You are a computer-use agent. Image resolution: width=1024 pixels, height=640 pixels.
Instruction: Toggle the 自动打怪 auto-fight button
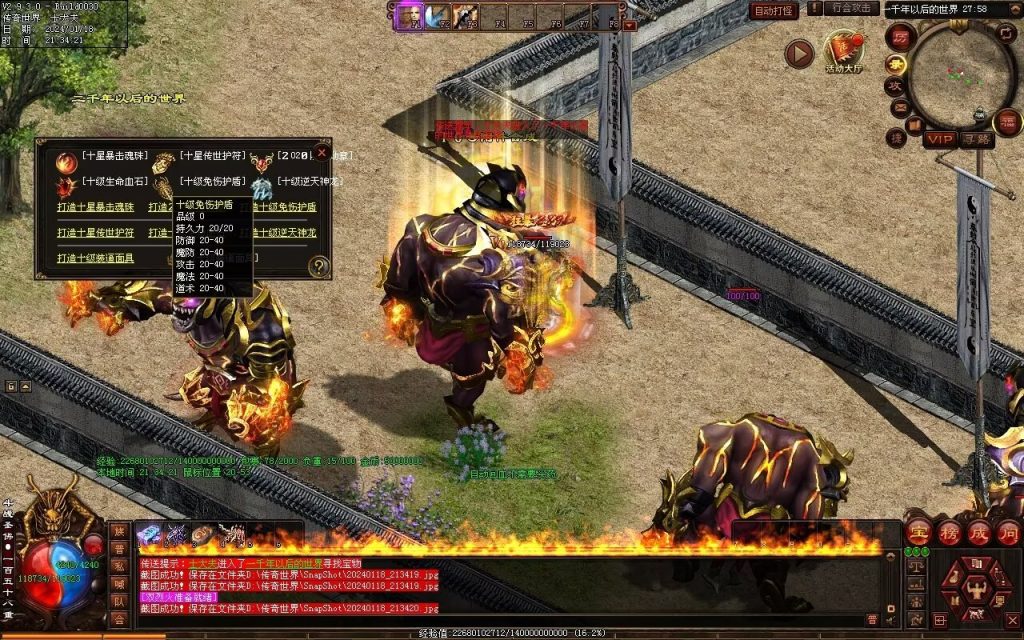click(x=773, y=11)
